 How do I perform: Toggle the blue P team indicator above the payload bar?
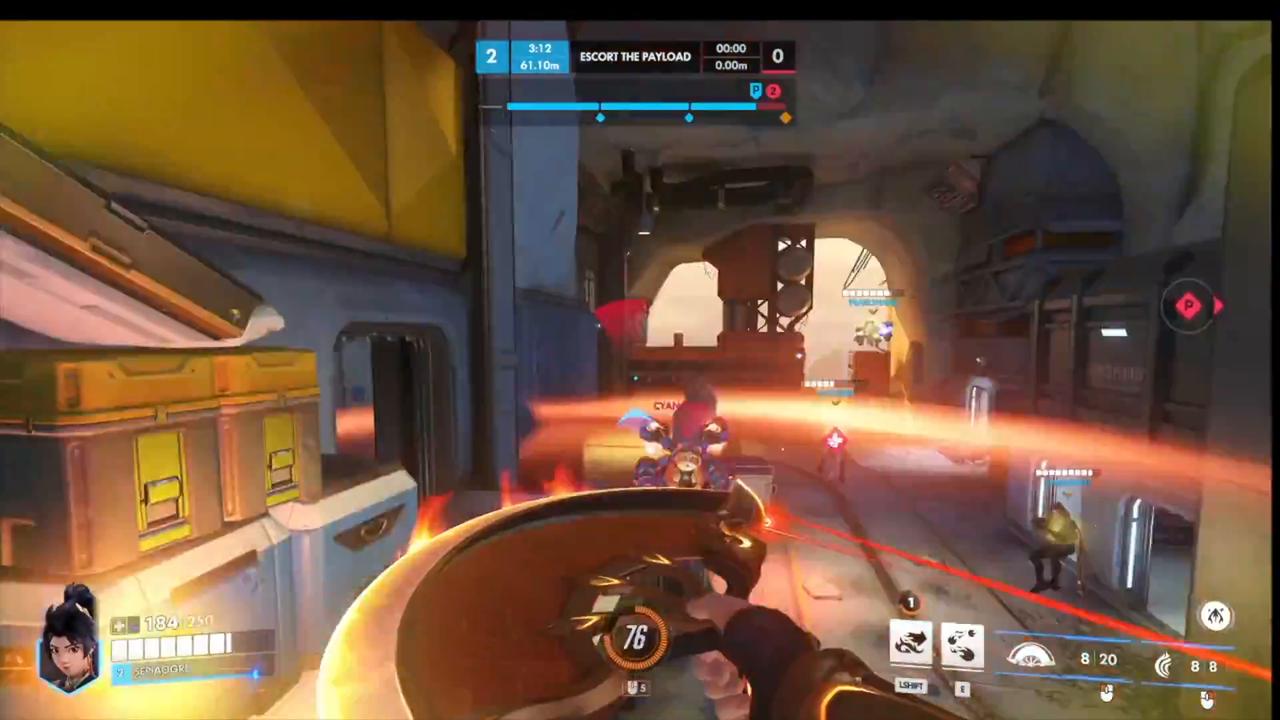pyautogui.click(x=756, y=90)
